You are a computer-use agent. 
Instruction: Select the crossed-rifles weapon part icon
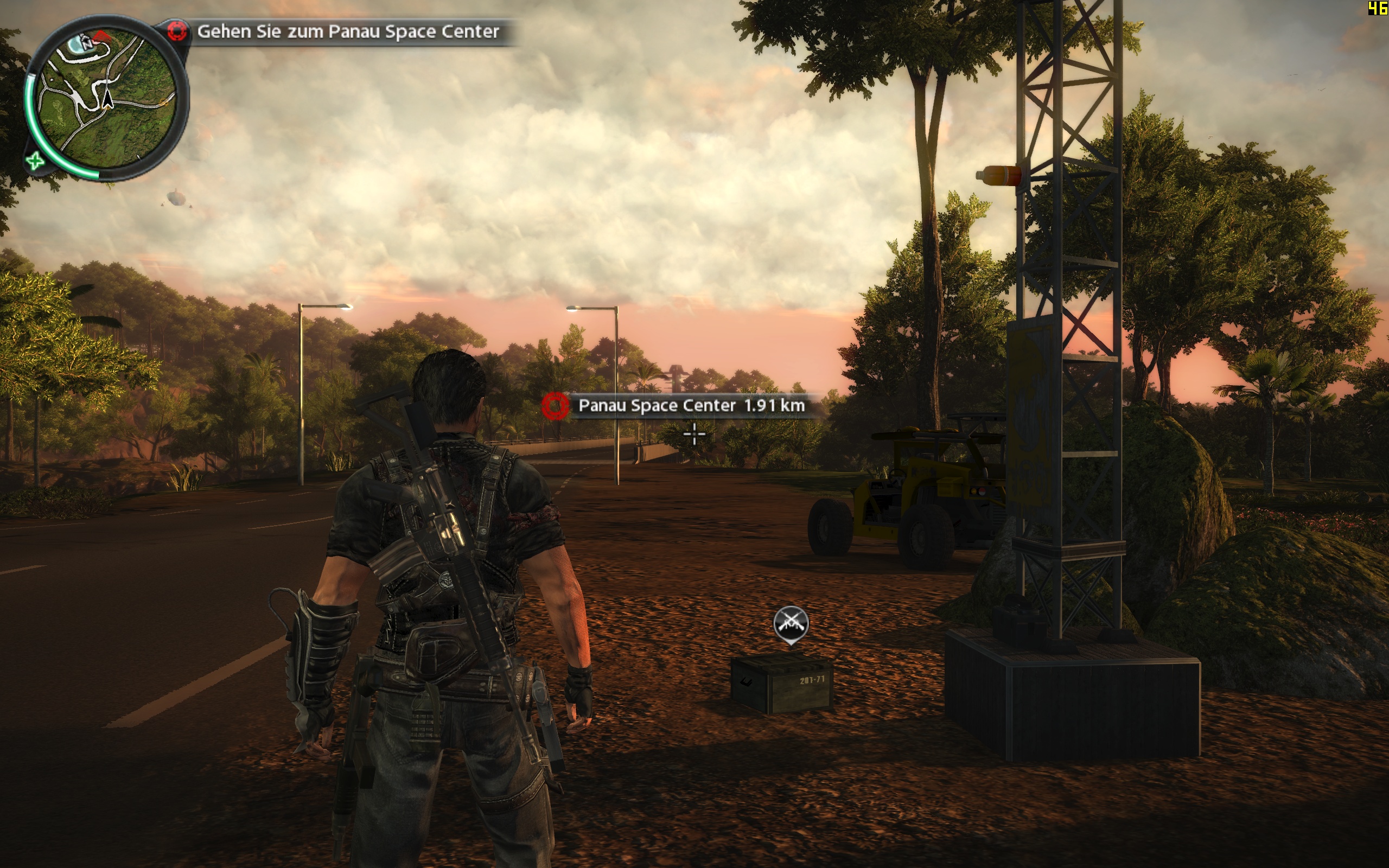(x=791, y=623)
